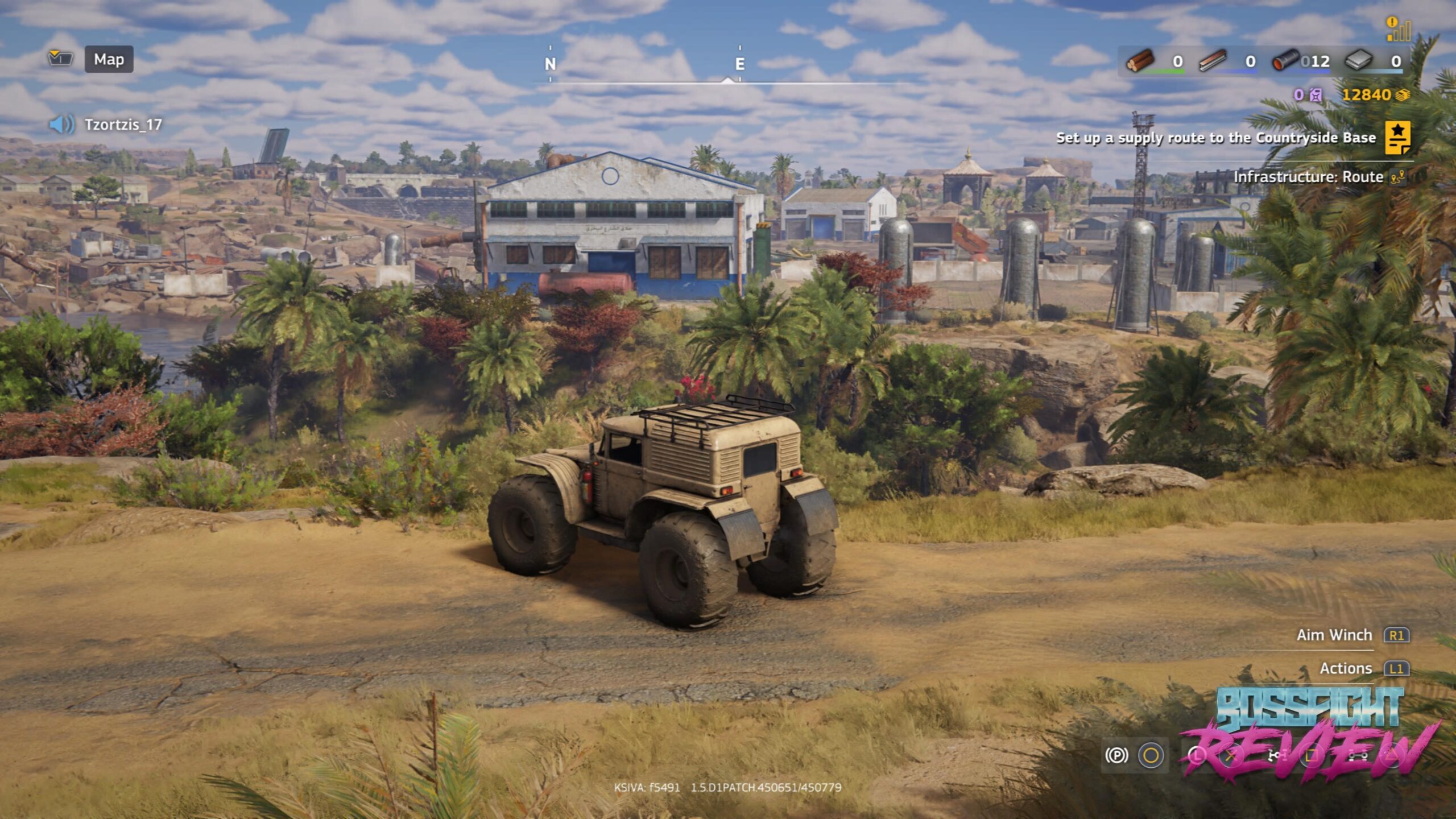Click the Infrastructure: Route marker icon
The image size is (1456, 819).
click(1396, 177)
